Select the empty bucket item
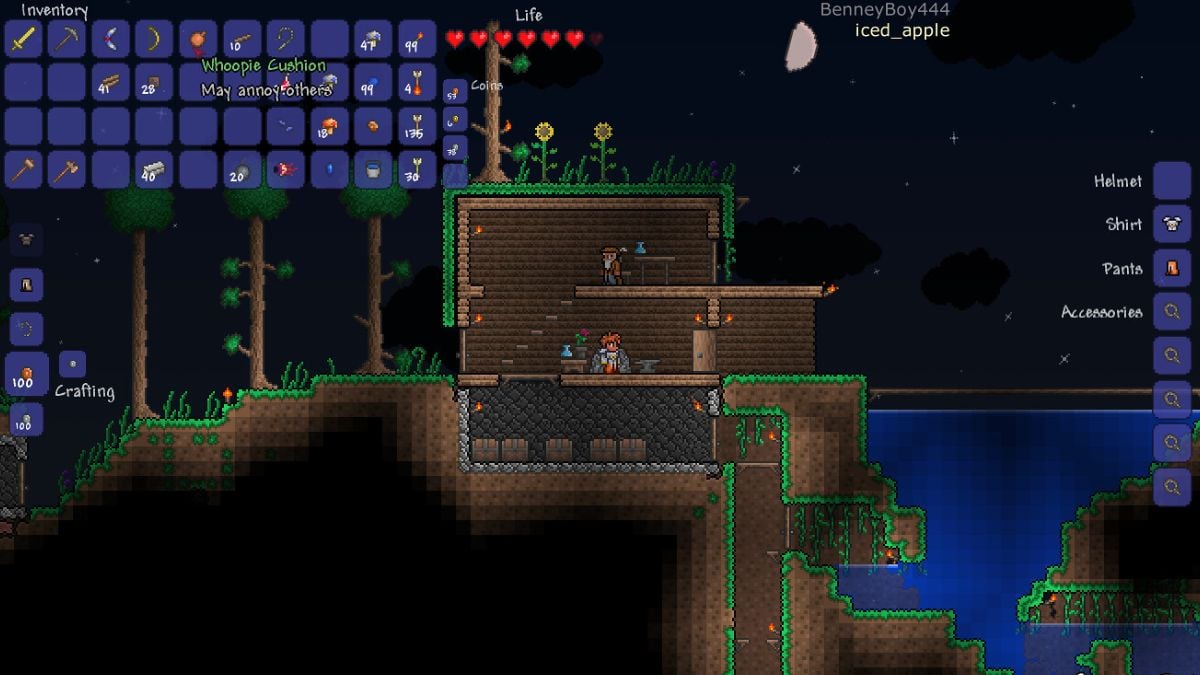 tap(373, 170)
